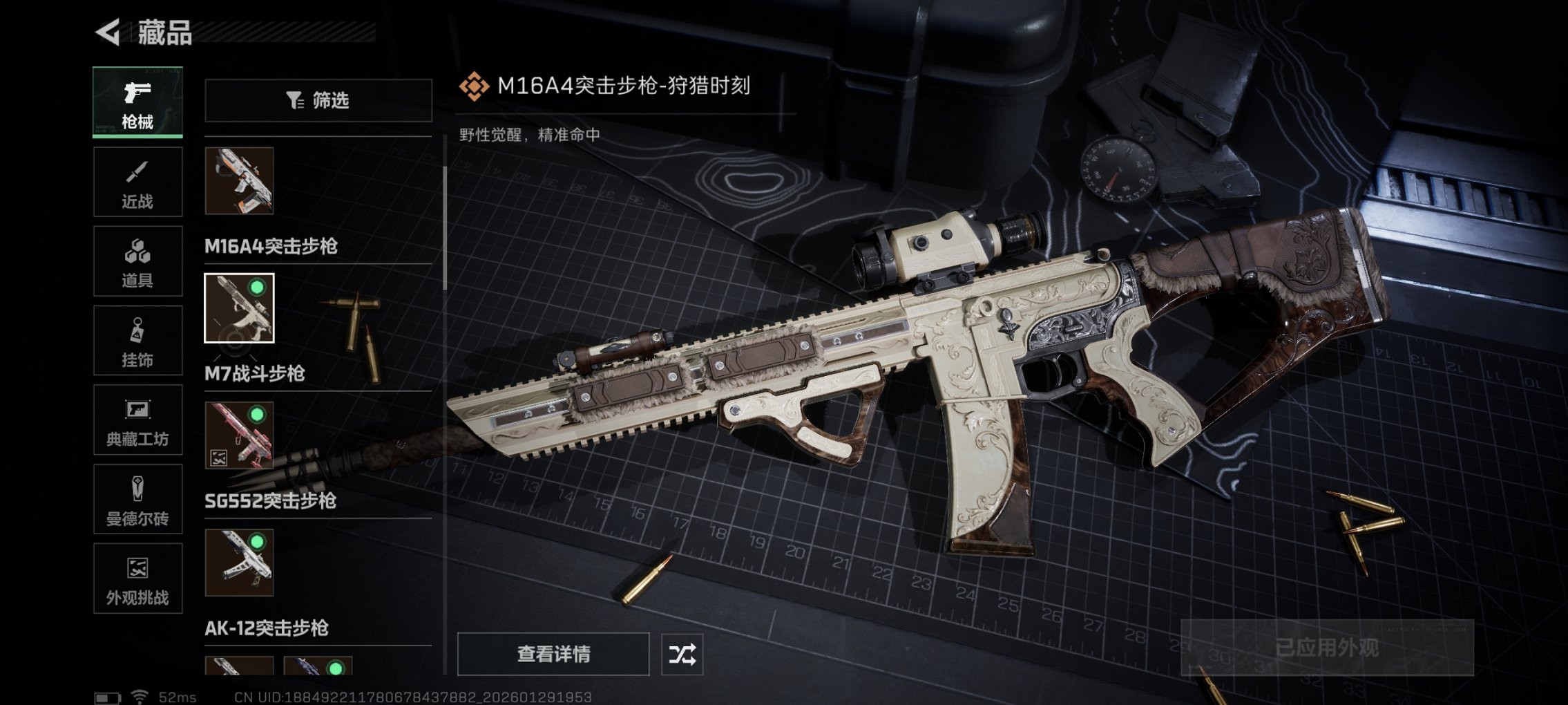This screenshot has width=1568, height=705.
Task: Open the 挂饰 charms category
Action: point(137,340)
